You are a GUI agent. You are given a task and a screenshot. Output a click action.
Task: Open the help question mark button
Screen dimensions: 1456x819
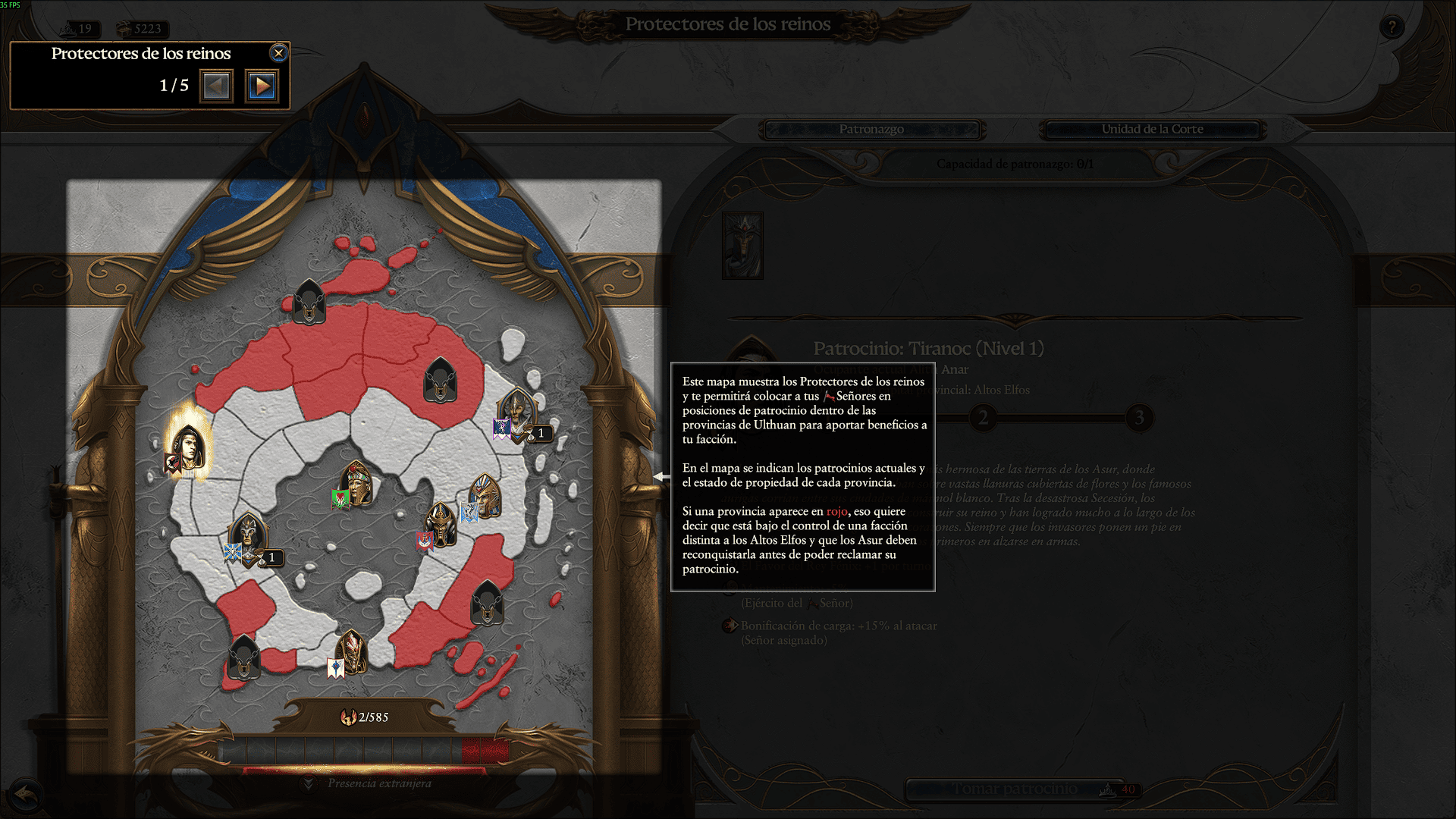1391,28
